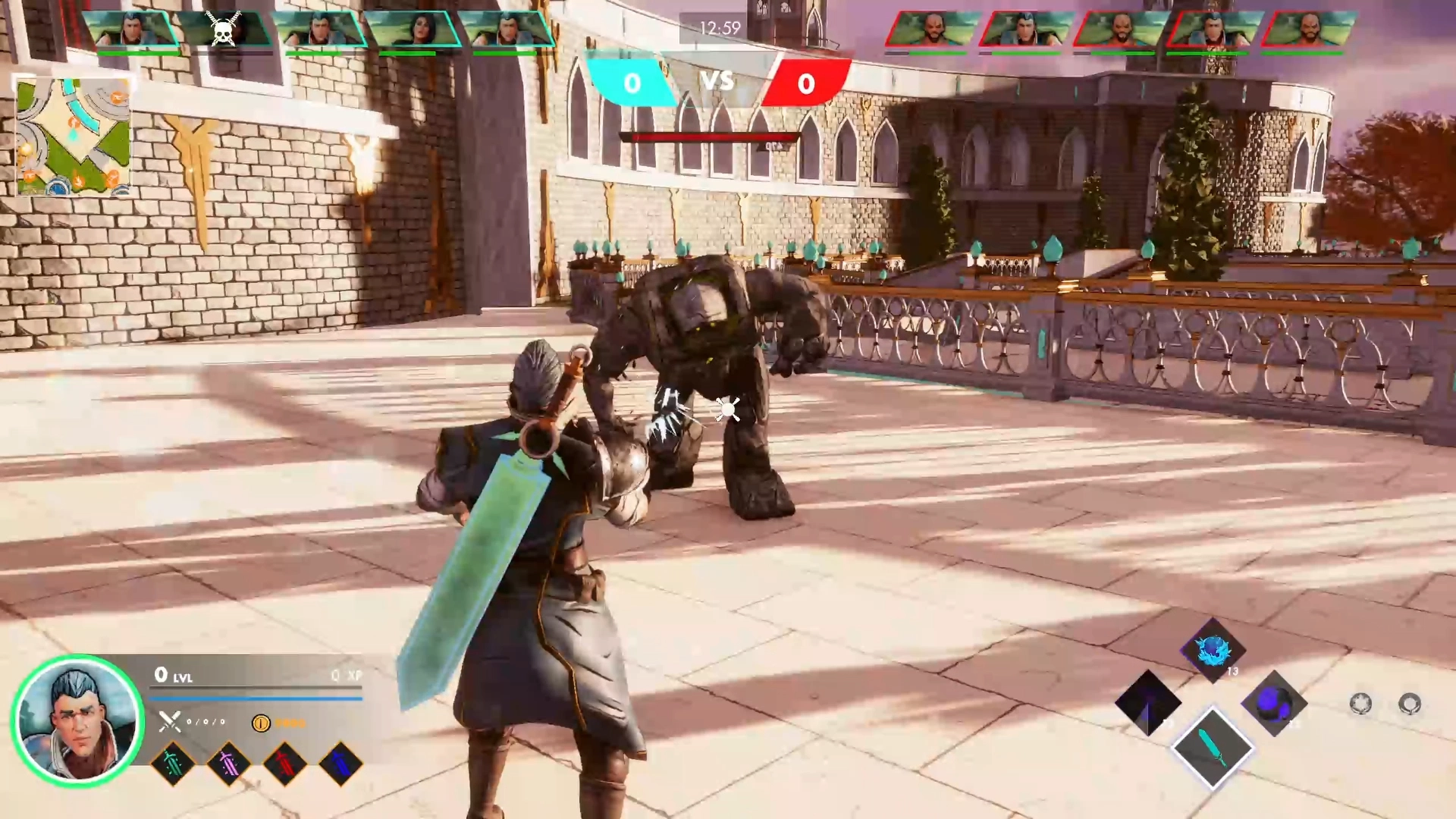The image size is (1456, 819).
Task: Activate the dark purple sphere ability
Action: [1274, 704]
